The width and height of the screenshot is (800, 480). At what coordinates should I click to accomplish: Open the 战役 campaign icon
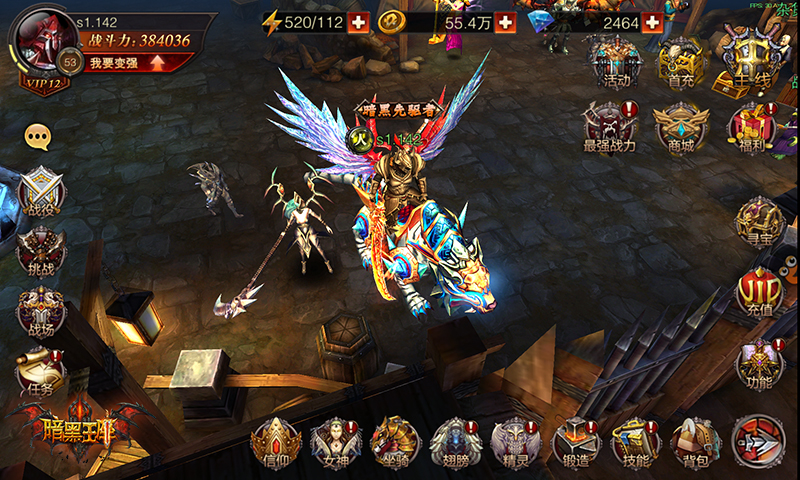coord(41,191)
